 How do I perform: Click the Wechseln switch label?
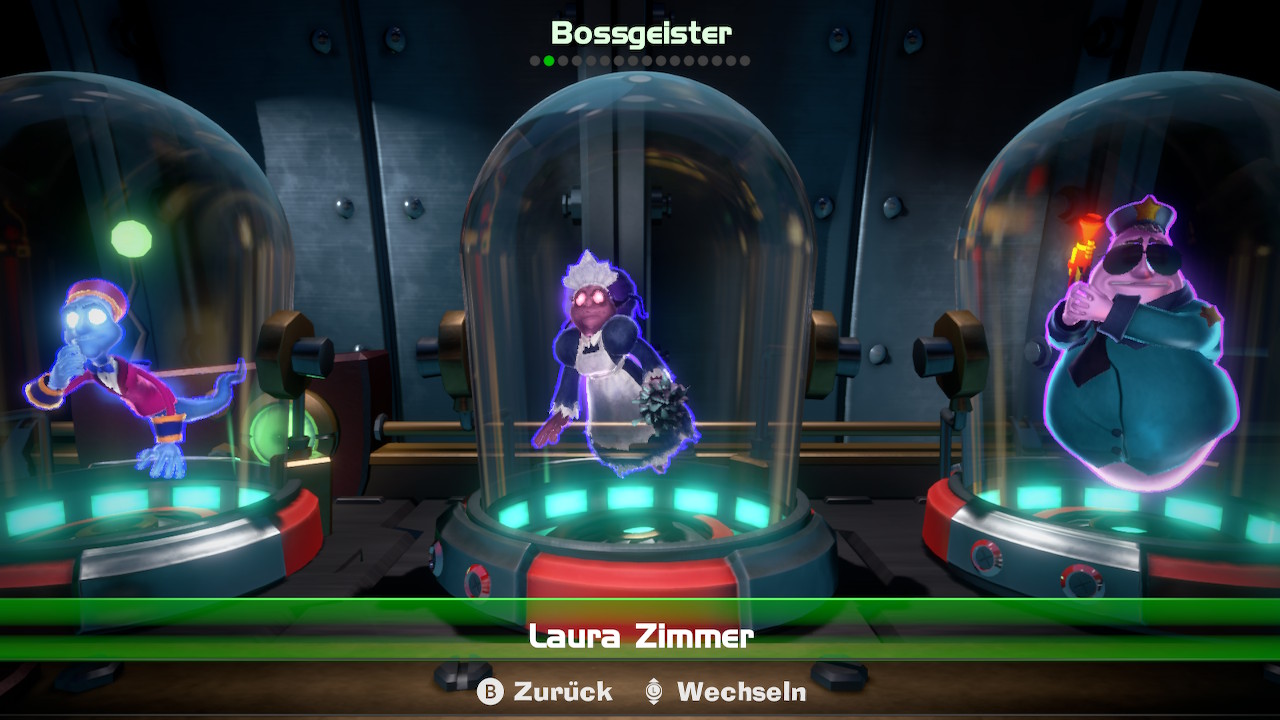(x=740, y=691)
